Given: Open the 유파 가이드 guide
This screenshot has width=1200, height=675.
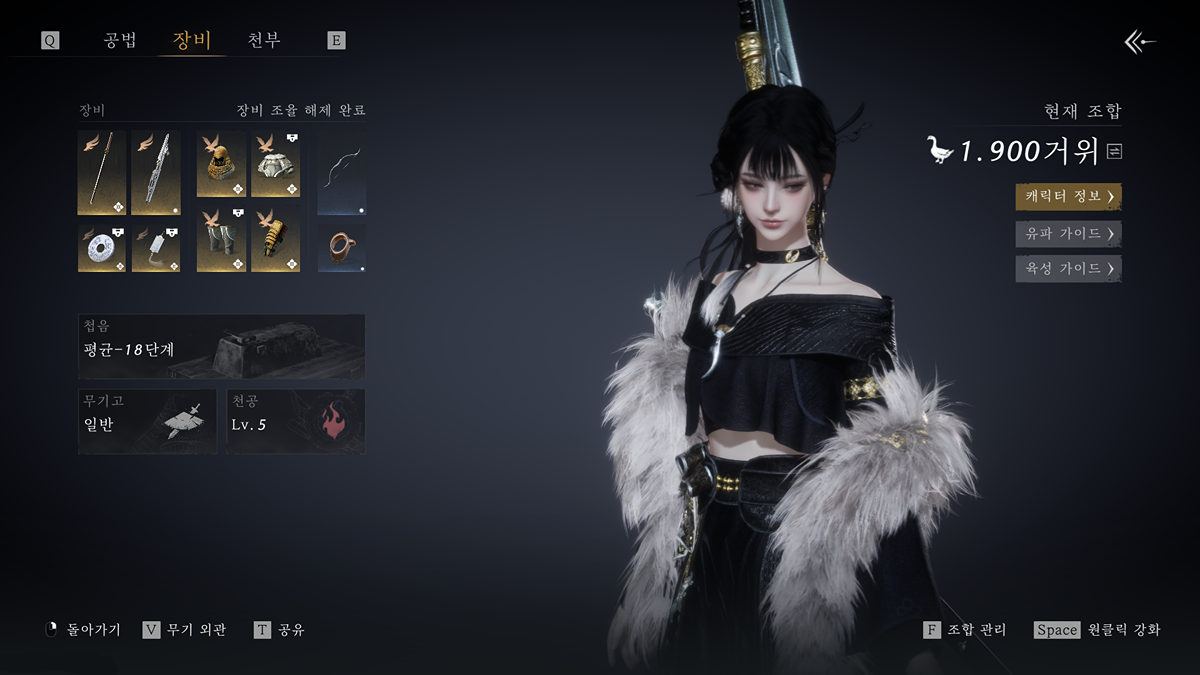Looking at the screenshot, I should click(x=1068, y=233).
